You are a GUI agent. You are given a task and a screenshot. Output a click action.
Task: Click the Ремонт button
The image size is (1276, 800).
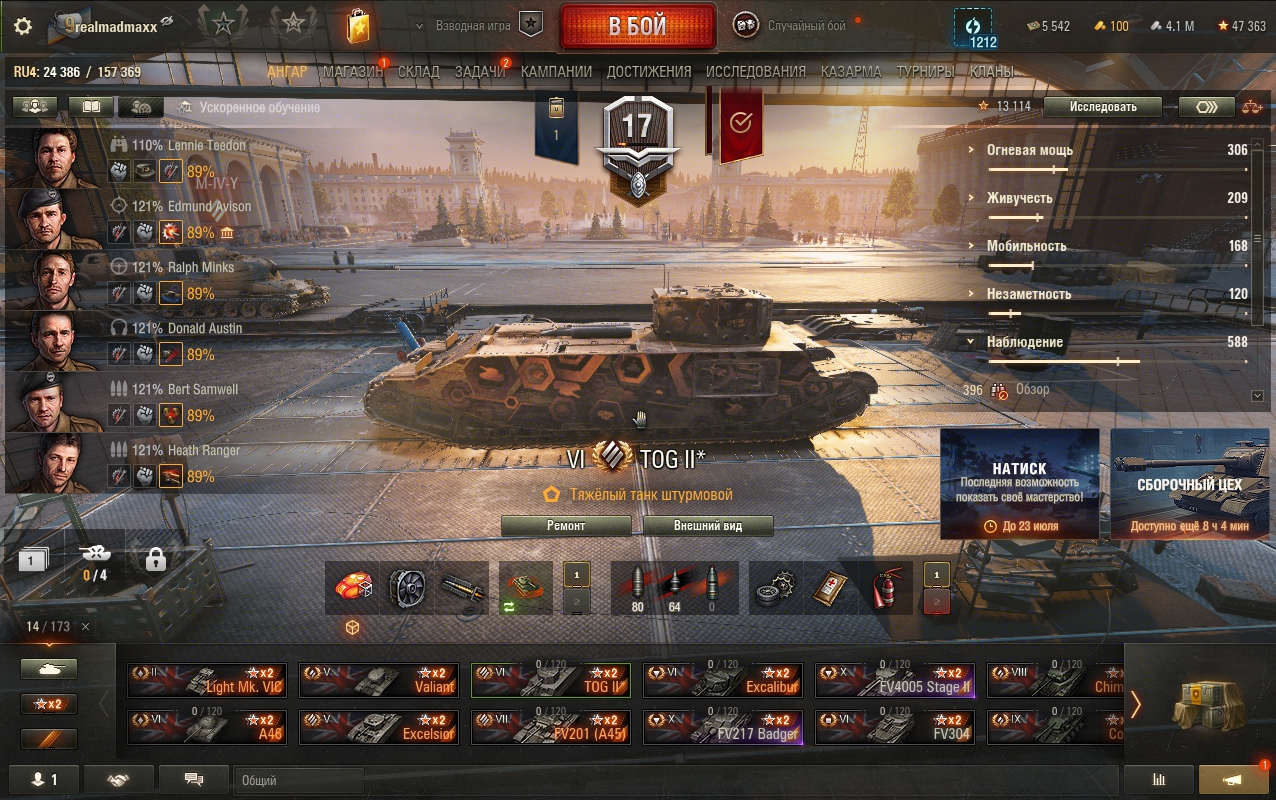click(x=566, y=526)
